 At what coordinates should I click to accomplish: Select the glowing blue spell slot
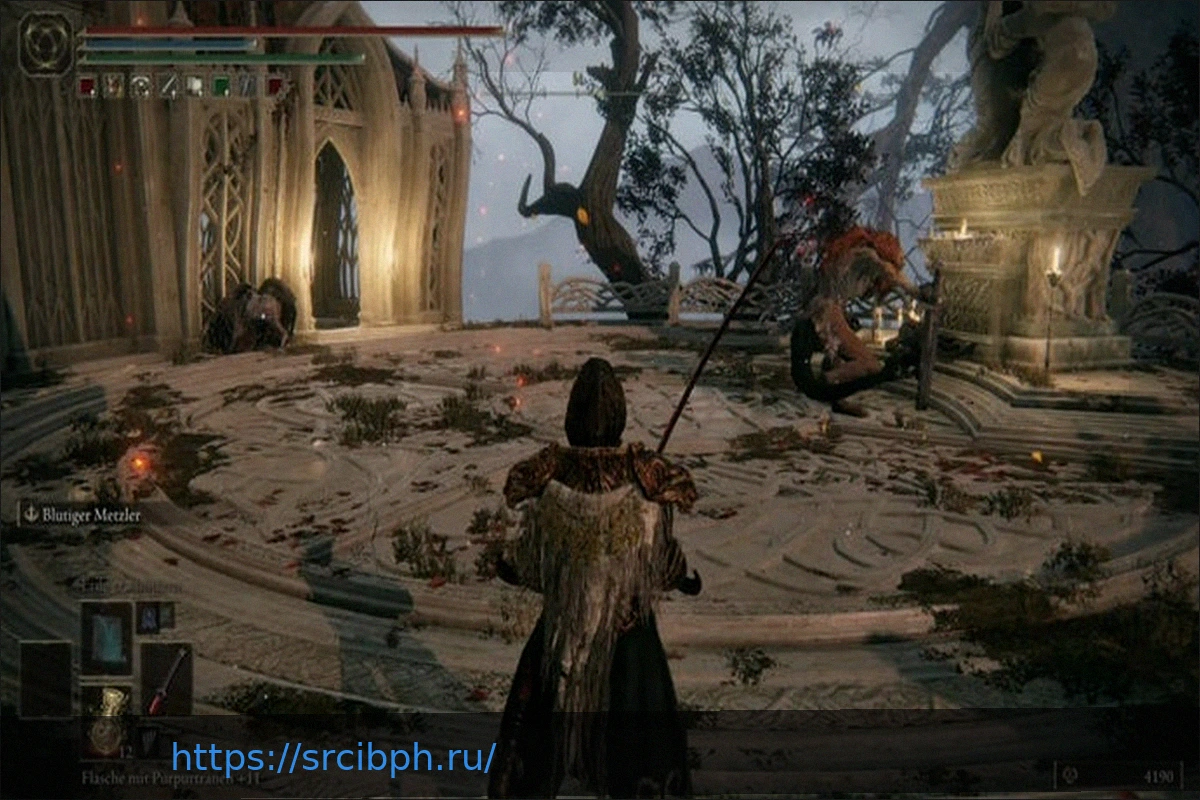(106, 637)
